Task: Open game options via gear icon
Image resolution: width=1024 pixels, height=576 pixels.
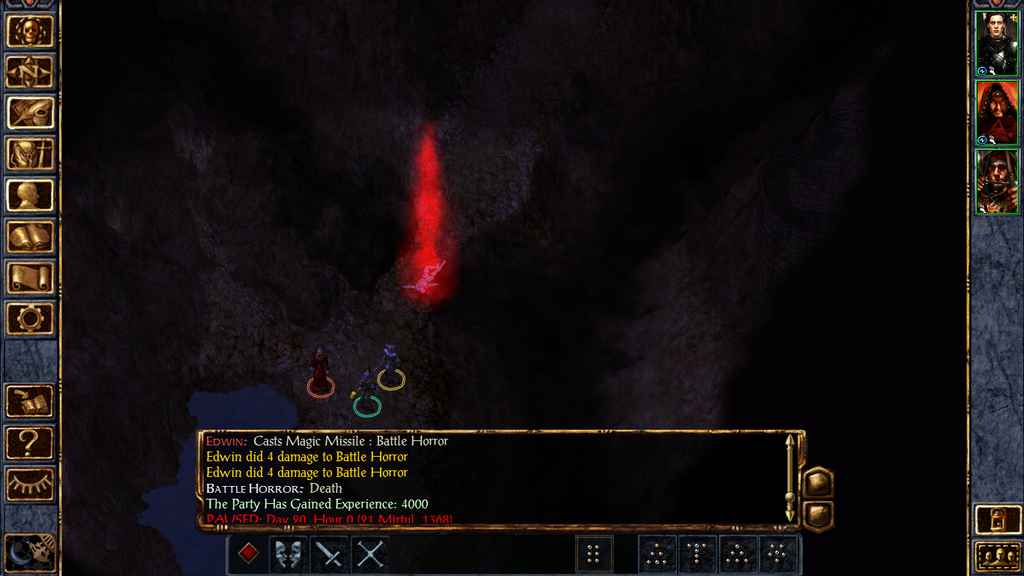Action: pyautogui.click(x=30, y=319)
